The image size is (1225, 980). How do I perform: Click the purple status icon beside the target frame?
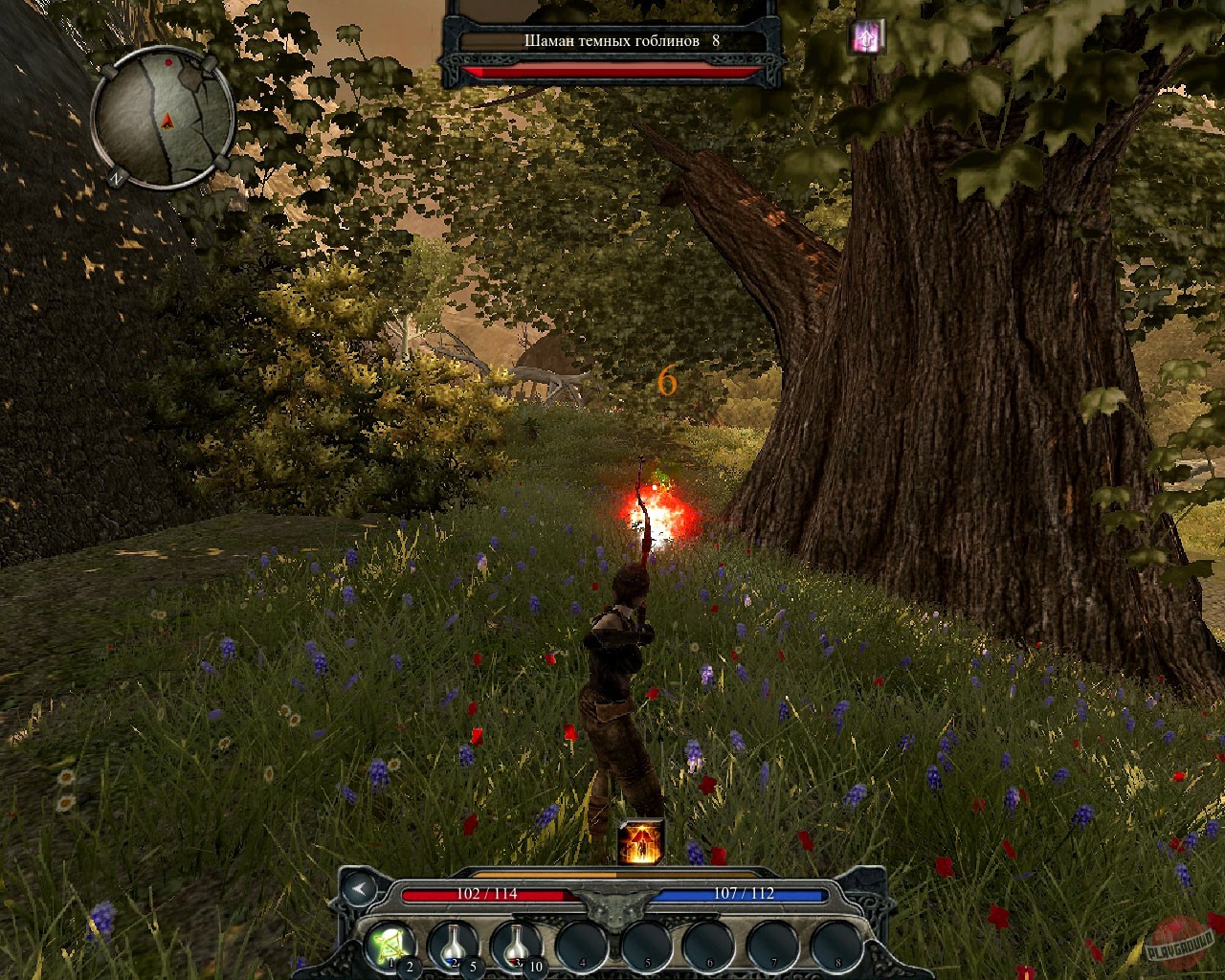click(868, 38)
